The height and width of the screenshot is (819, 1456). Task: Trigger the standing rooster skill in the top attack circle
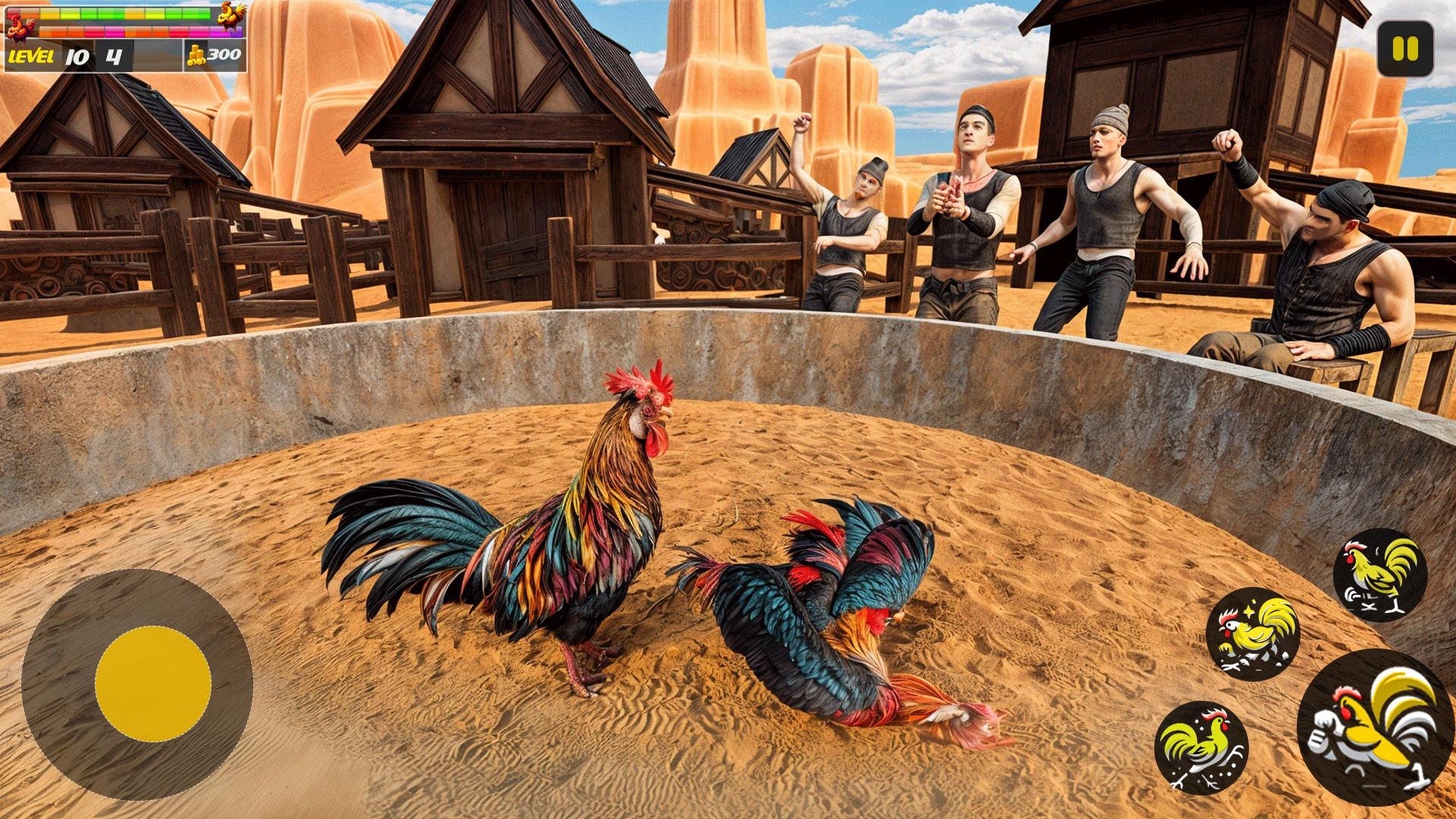pyautogui.click(x=1380, y=575)
